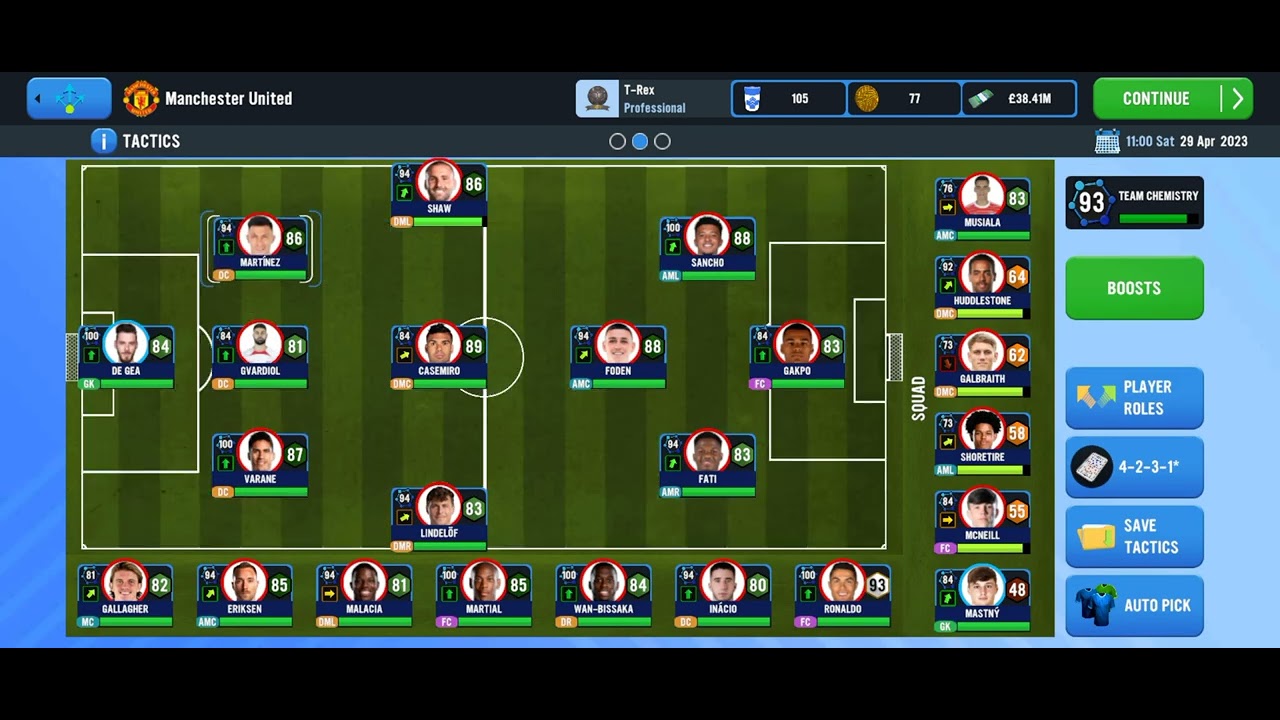
Task: Select striker Gakpo on the pitch
Action: pos(797,355)
